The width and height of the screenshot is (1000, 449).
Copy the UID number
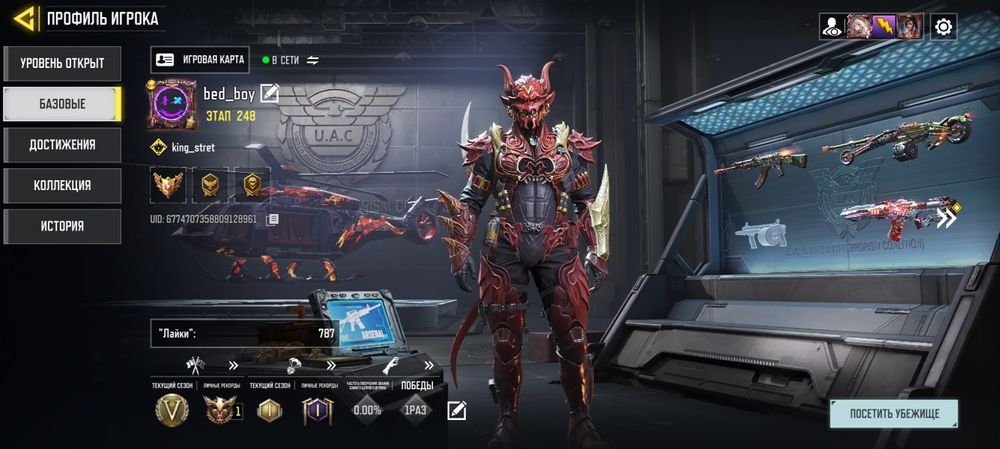click(272, 218)
